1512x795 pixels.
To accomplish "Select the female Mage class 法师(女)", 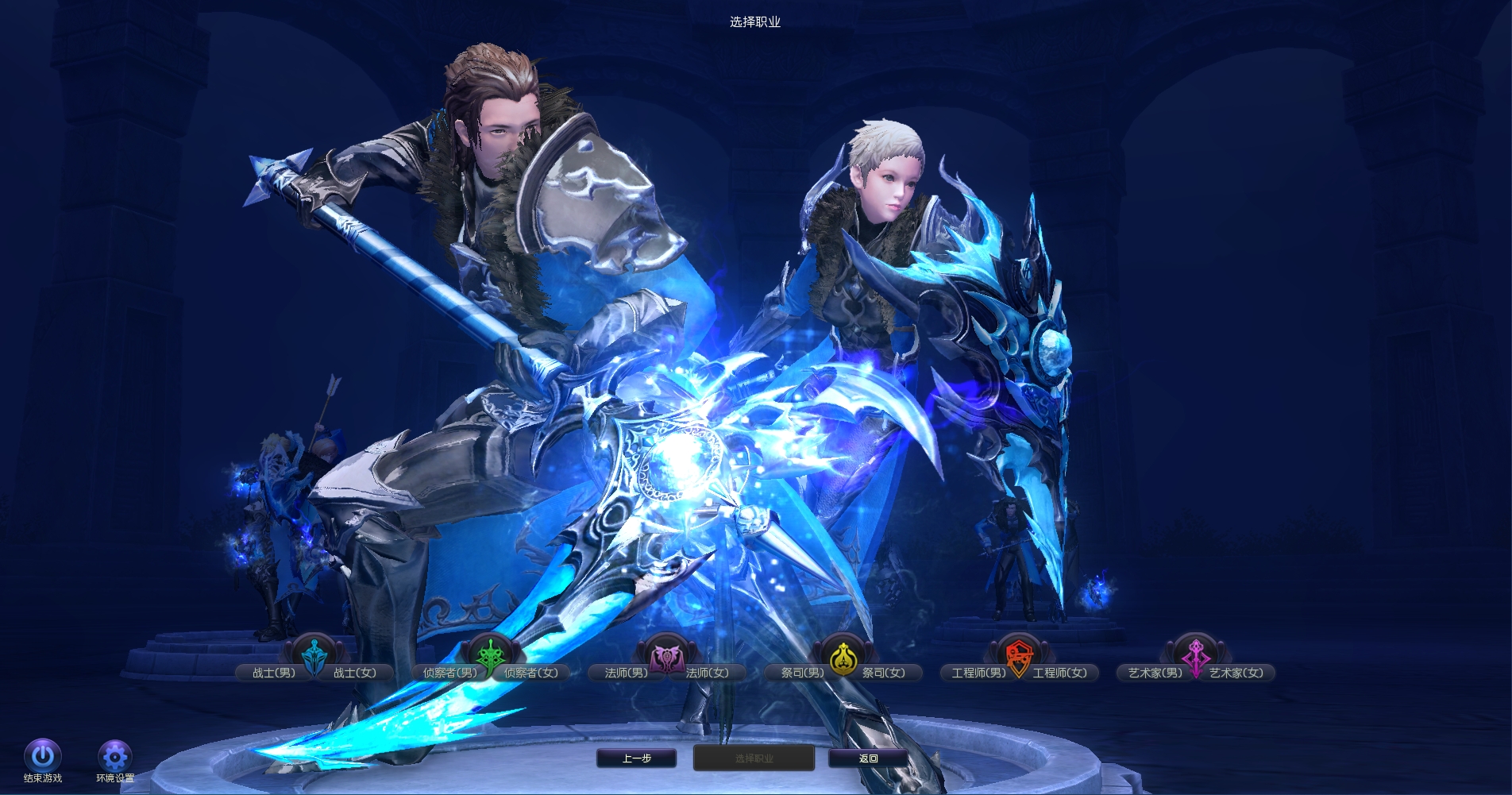I will [708, 673].
